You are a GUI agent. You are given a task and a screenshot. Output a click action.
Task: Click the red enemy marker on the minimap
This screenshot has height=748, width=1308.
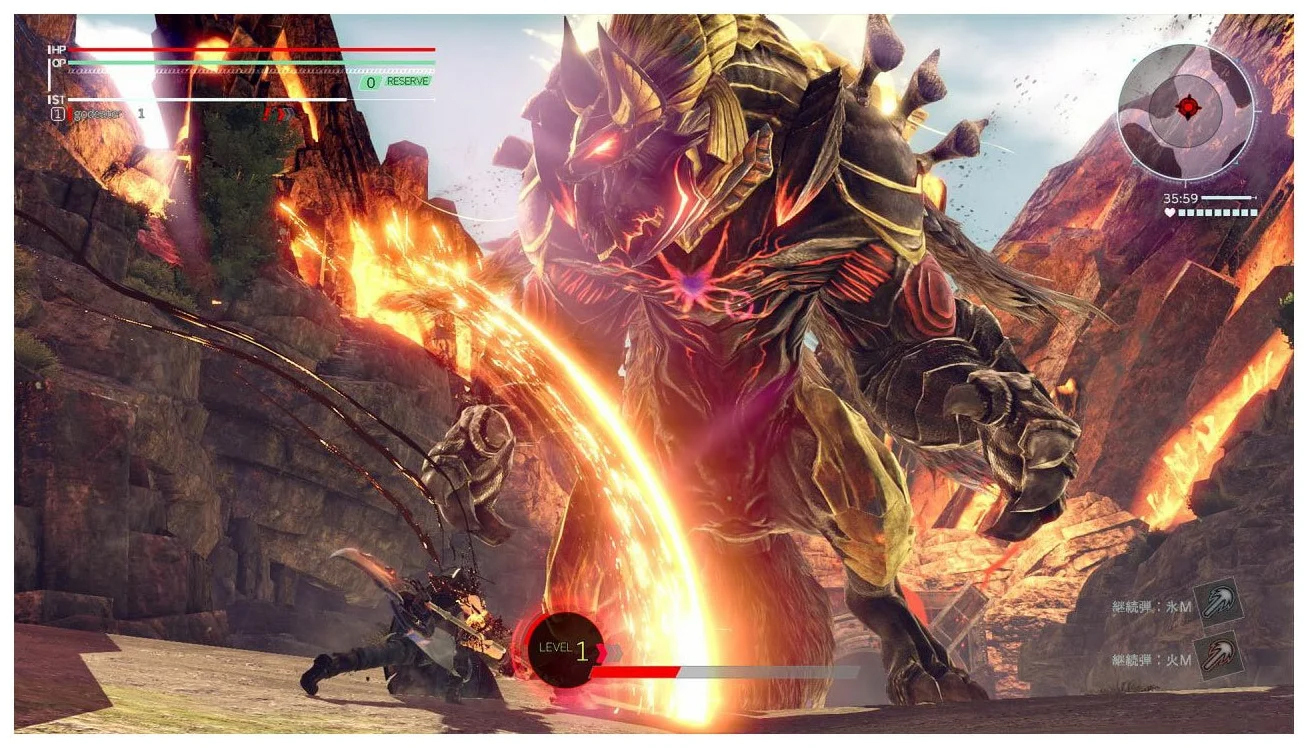pyautogui.click(x=1187, y=105)
